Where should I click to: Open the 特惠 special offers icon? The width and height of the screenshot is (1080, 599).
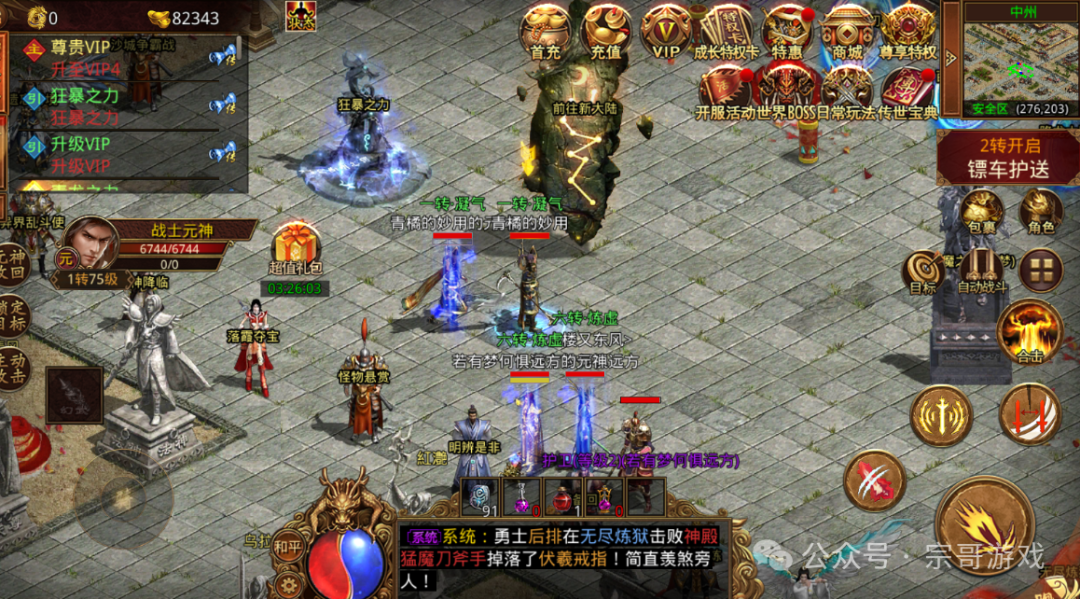pos(787,30)
